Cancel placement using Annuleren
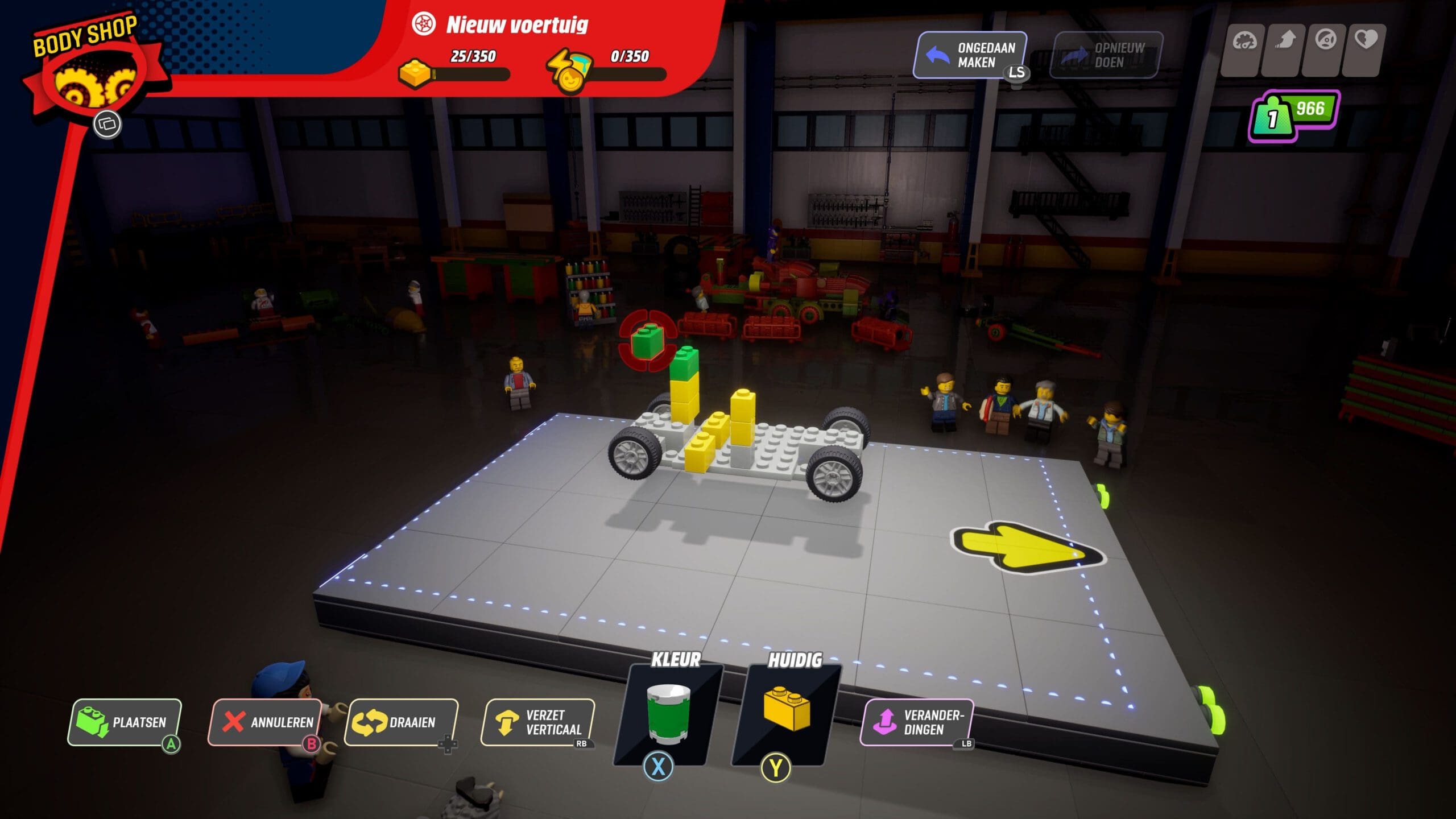The image size is (1456, 819). coord(265,722)
